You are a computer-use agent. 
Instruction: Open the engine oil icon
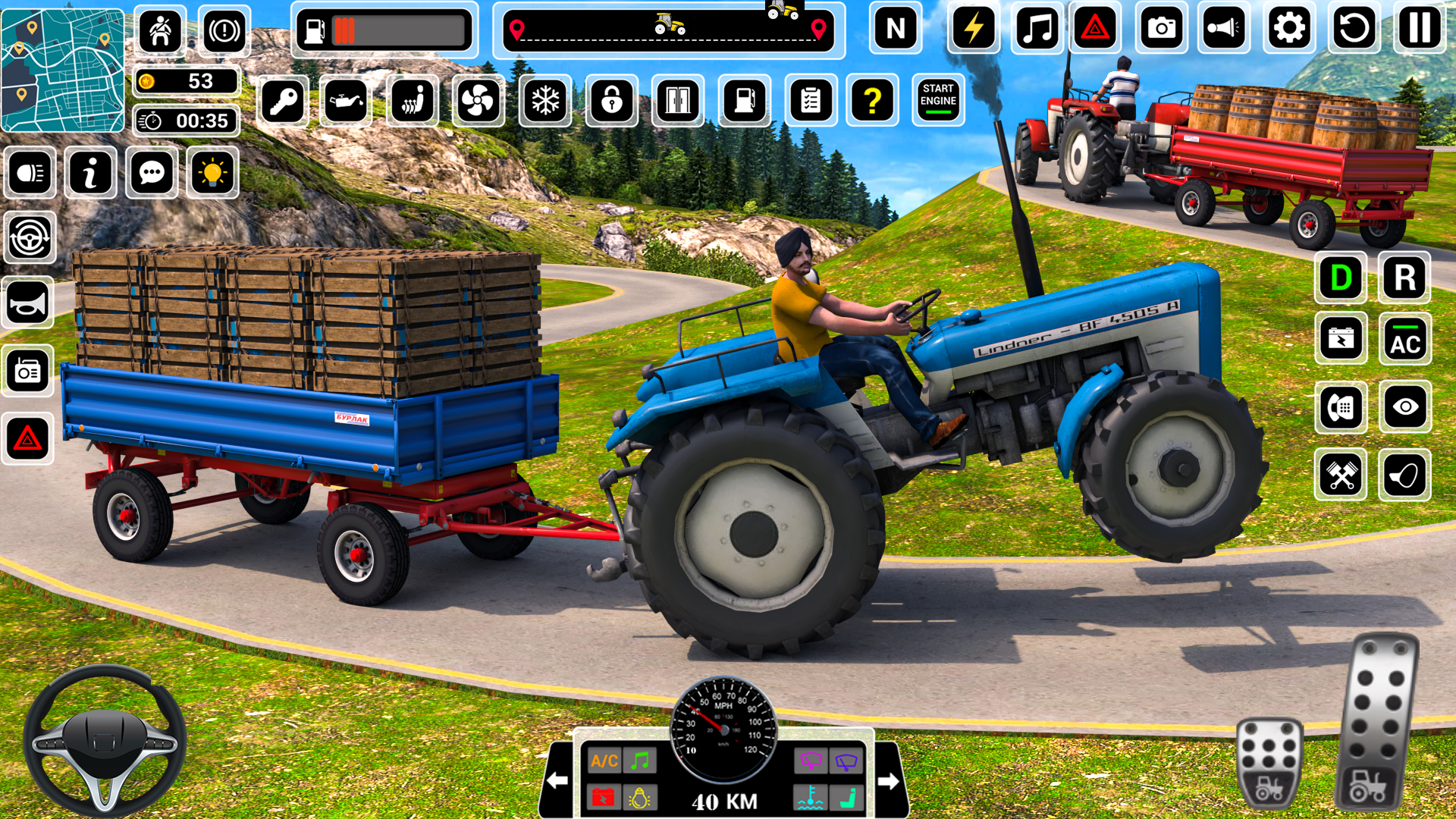click(345, 101)
